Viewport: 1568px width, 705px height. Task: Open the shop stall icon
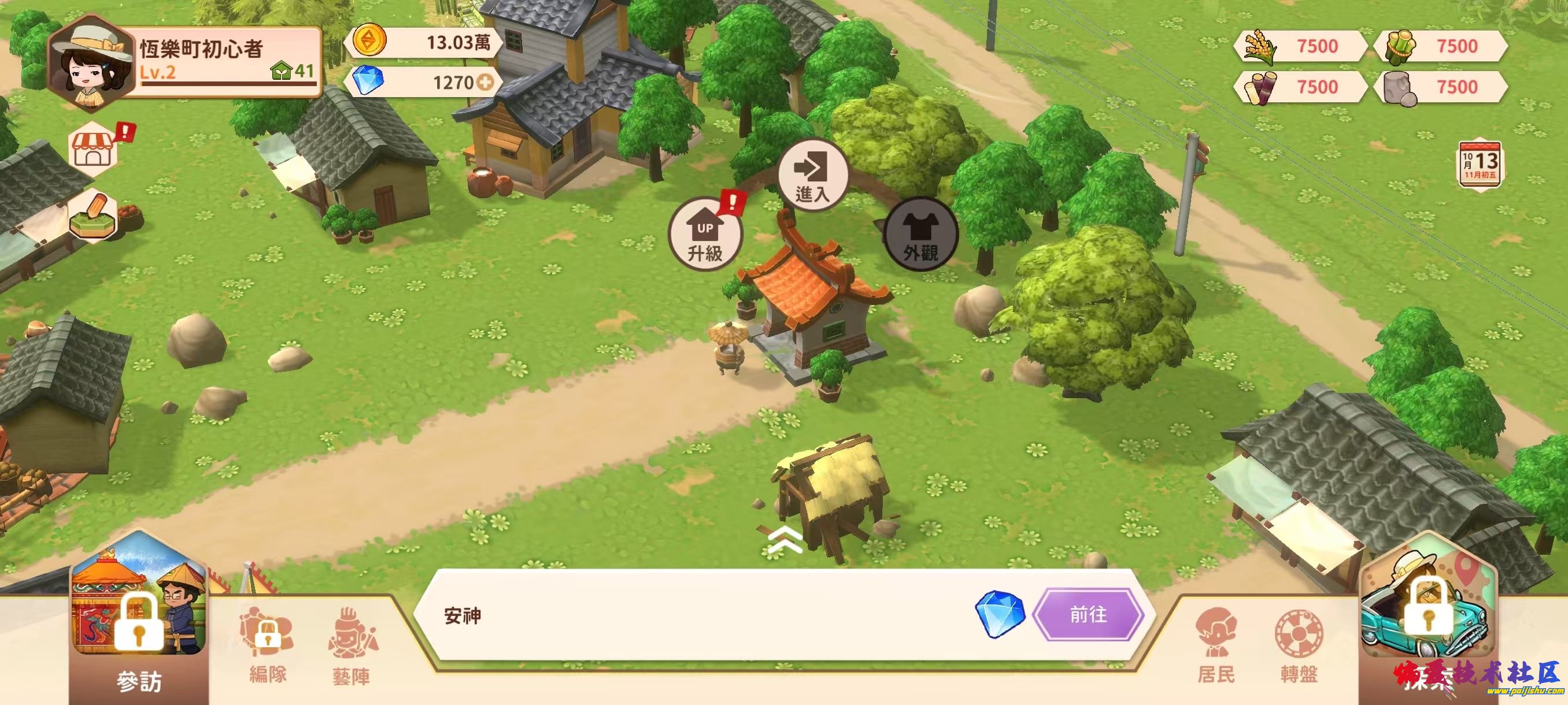[94, 149]
